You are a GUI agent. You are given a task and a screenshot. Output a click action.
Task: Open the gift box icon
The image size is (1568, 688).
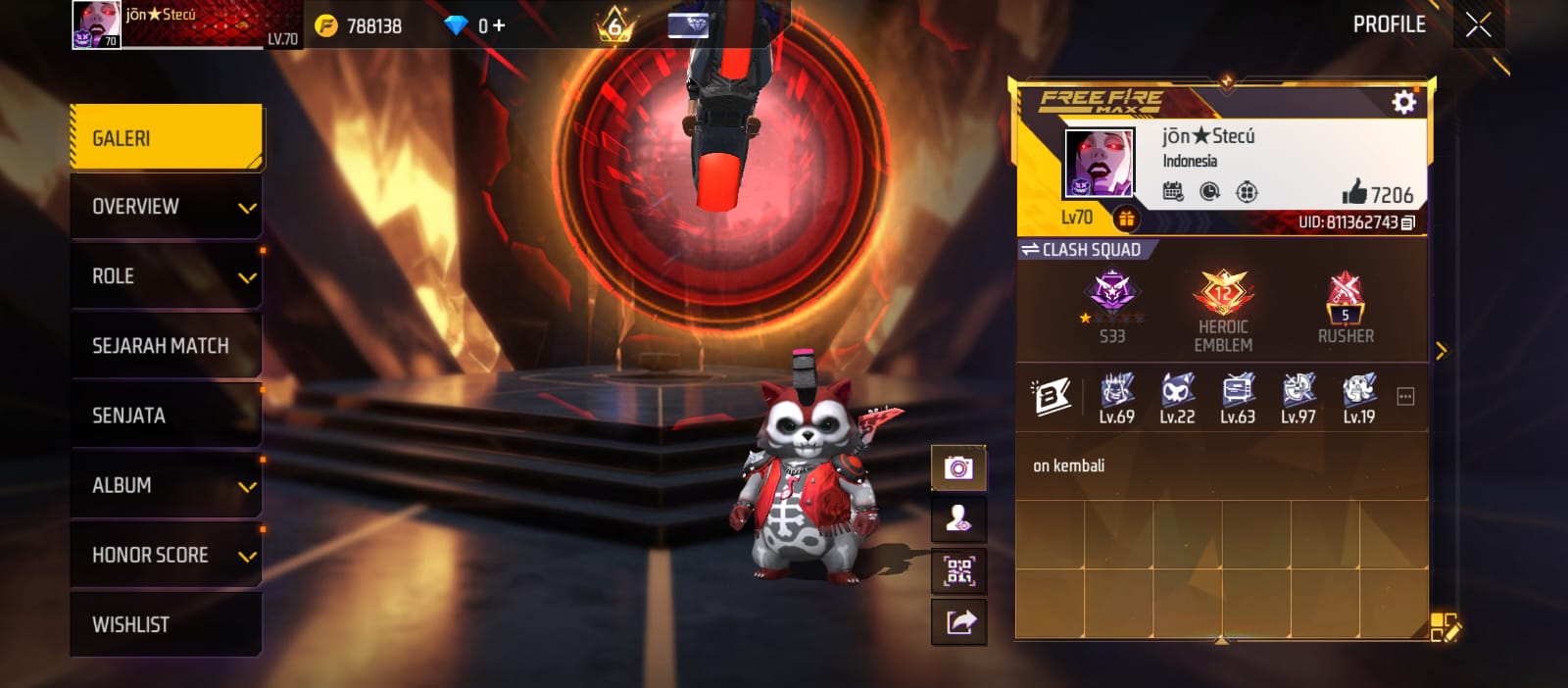[x=1126, y=219]
